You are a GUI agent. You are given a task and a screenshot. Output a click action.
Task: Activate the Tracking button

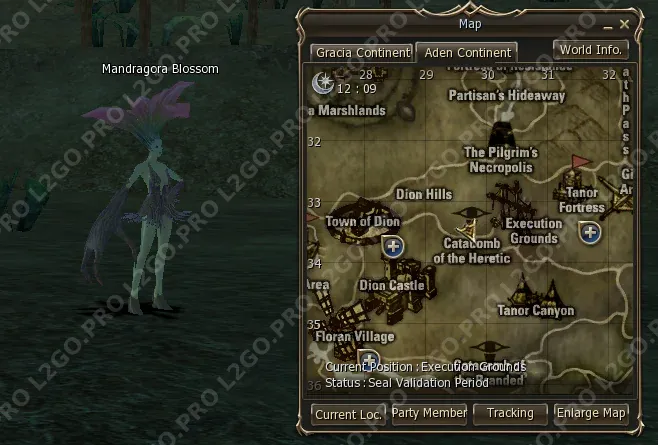510,413
